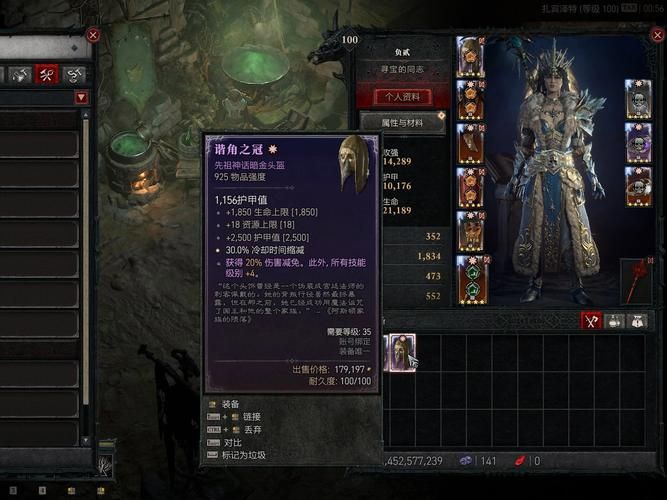Select the equipped amulet slot
This screenshot has height=500, width=667.
(638, 99)
